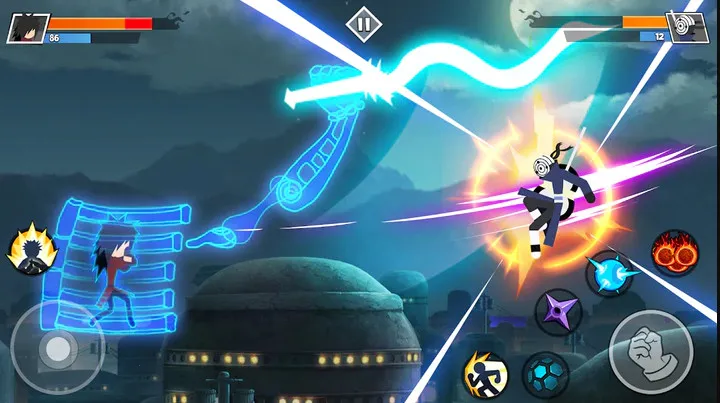Click the virtual movement joystick
720x403 pixels.
[56, 347]
